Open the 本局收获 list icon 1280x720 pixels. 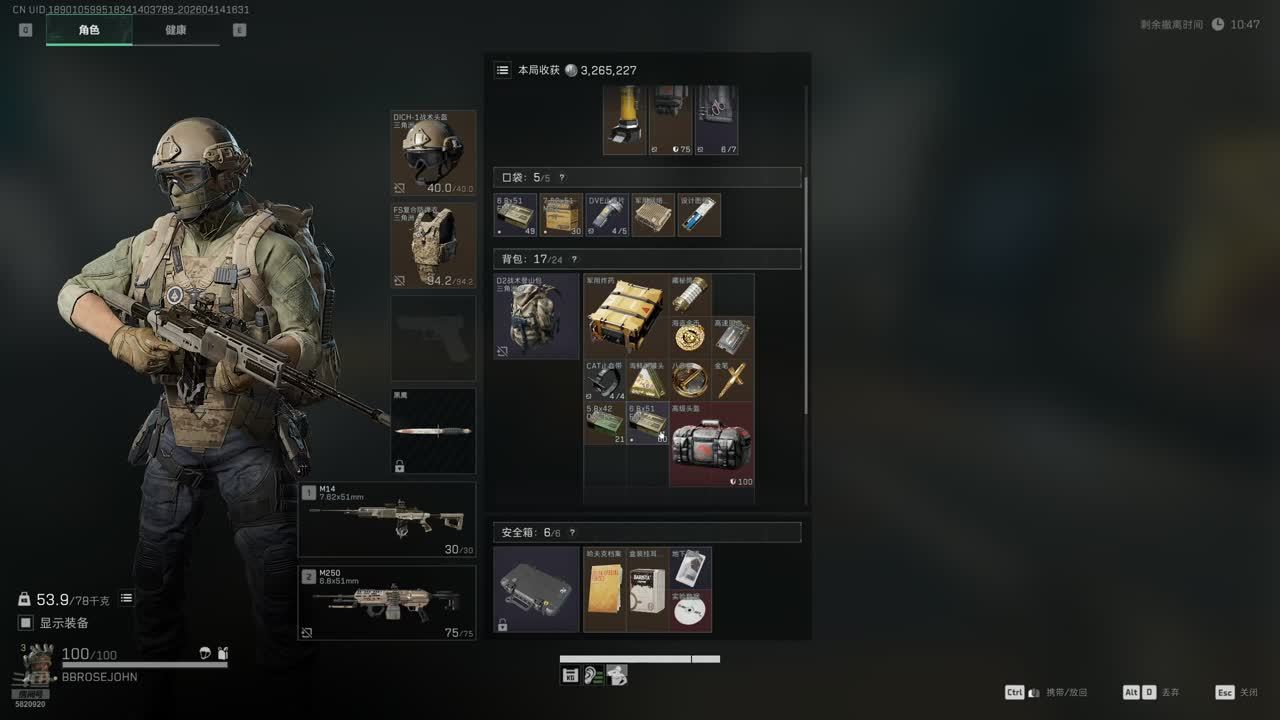tap(502, 70)
